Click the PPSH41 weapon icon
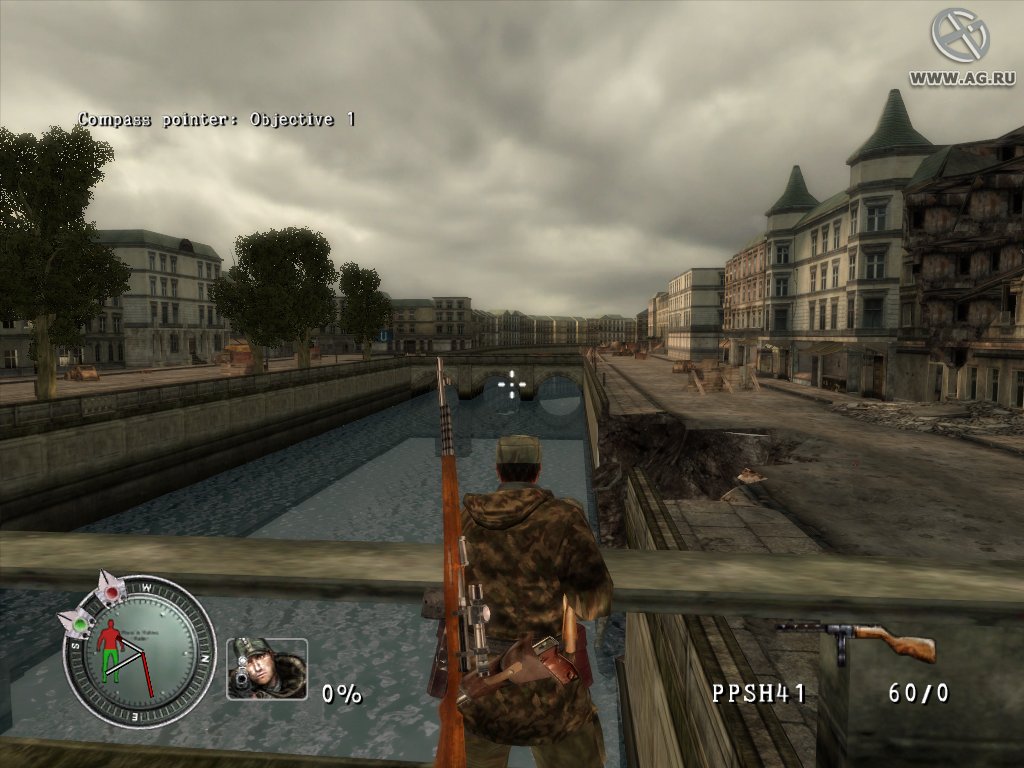Image resolution: width=1024 pixels, height=768 pixels. [x=857, y=638]
